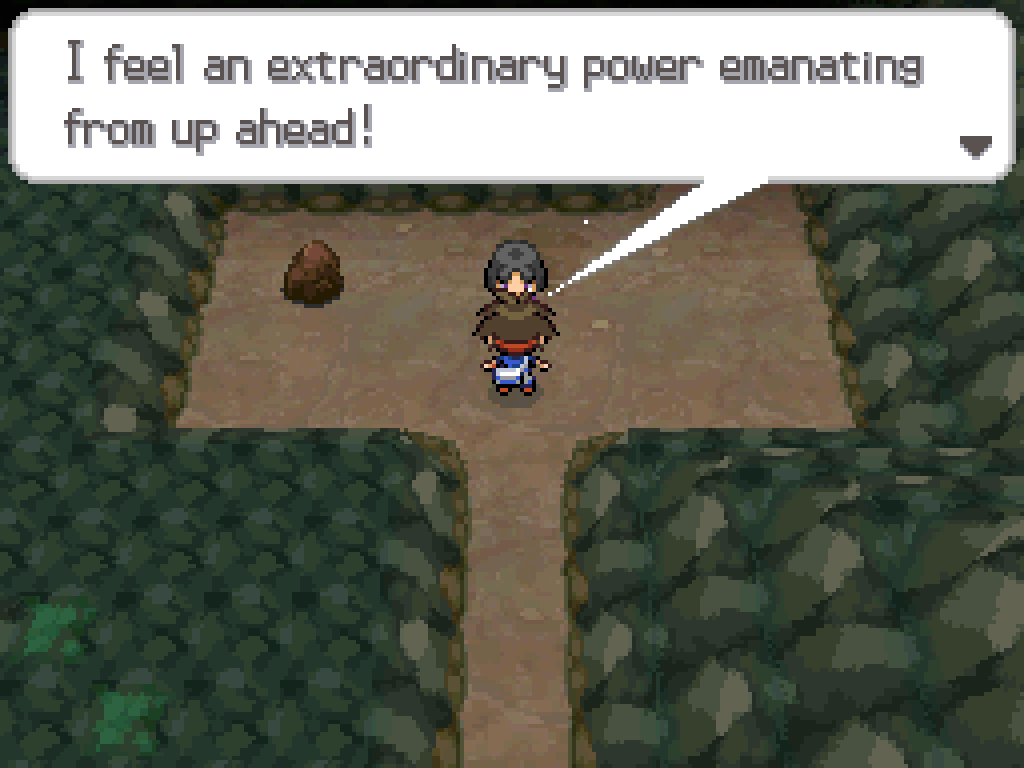Advance dialogue with the down arrow indicator
Image resolution: width=1024 pixels, height=768 pixels.
[x=975, y=147]
